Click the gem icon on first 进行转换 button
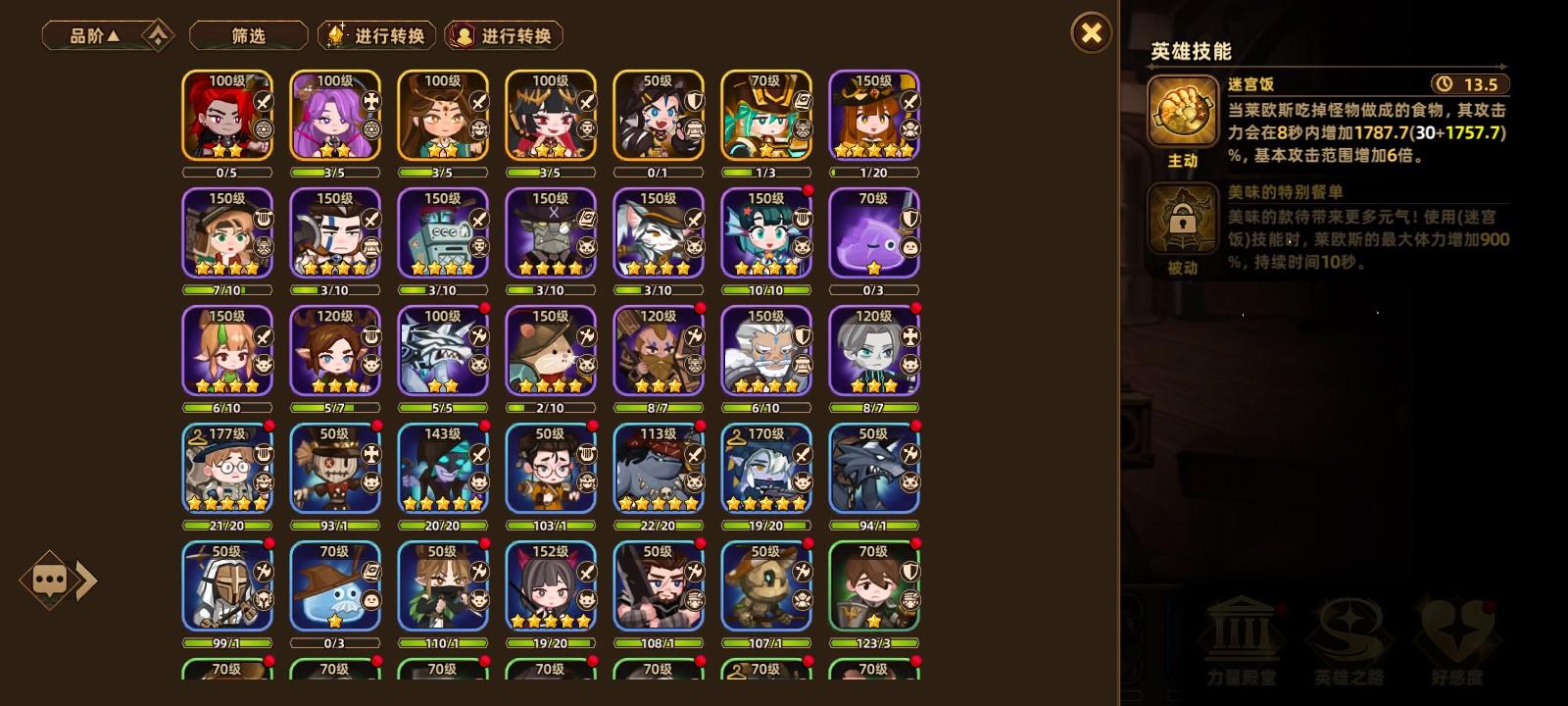The image size is (1568, 706). click(x=334, y=35)
